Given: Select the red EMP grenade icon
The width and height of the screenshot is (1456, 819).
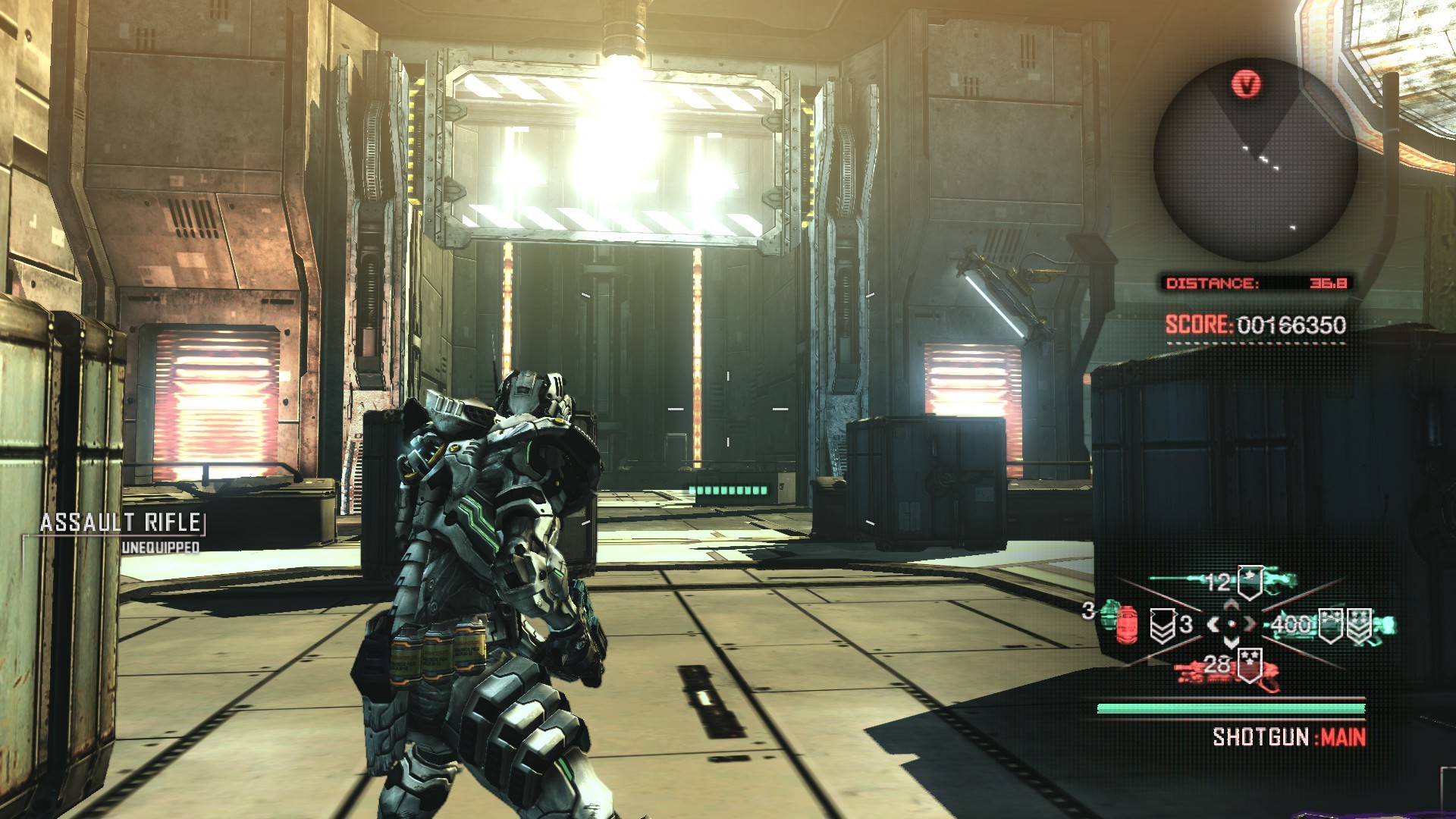Looking at the screenshot, I should [1128, 625].
